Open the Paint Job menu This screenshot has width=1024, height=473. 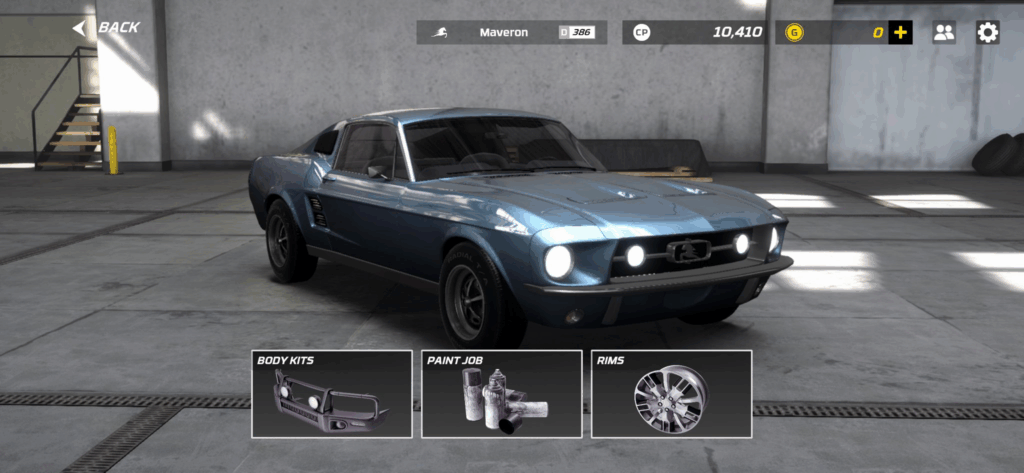502,394
